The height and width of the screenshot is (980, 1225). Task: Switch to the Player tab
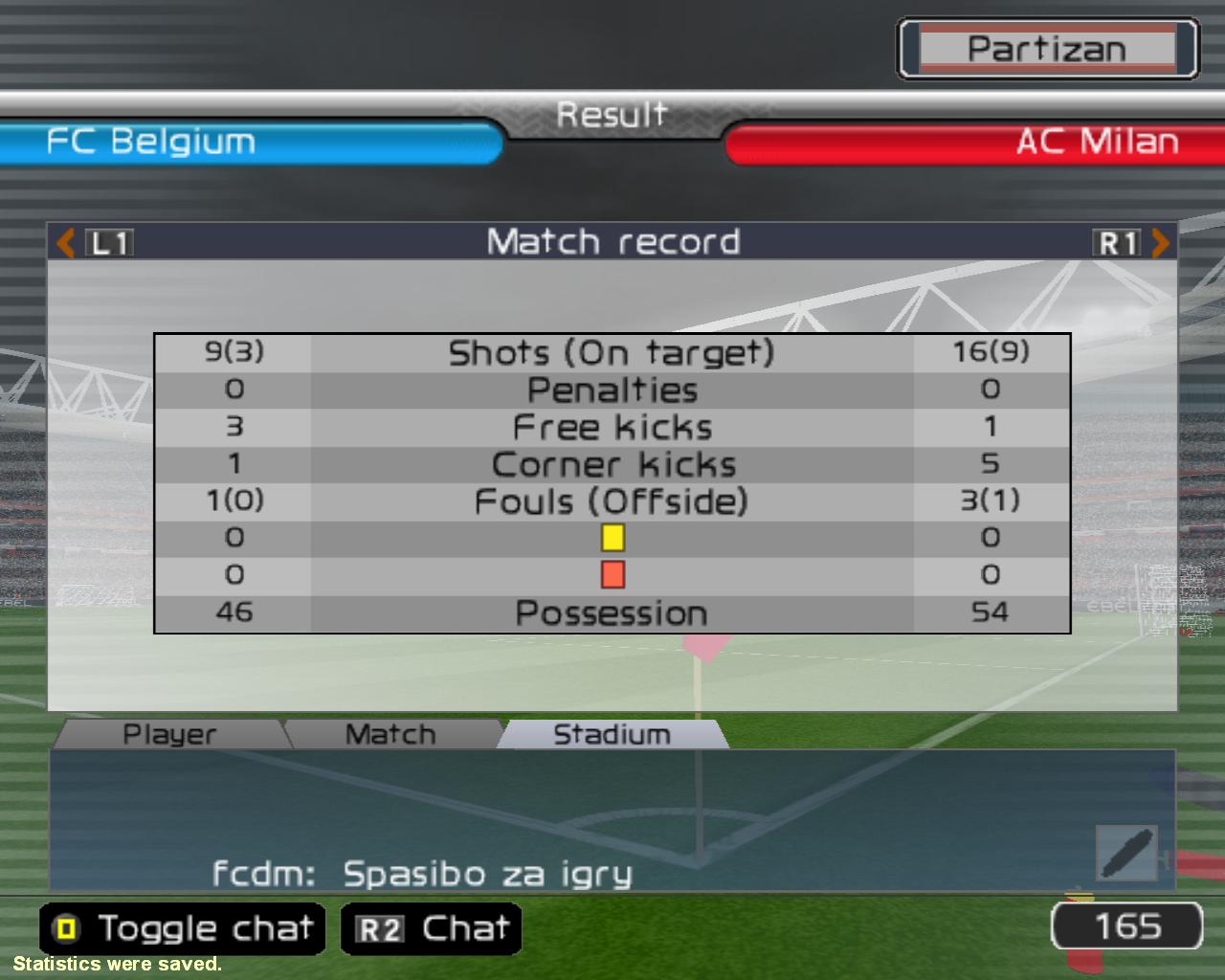tap(169, 734)
